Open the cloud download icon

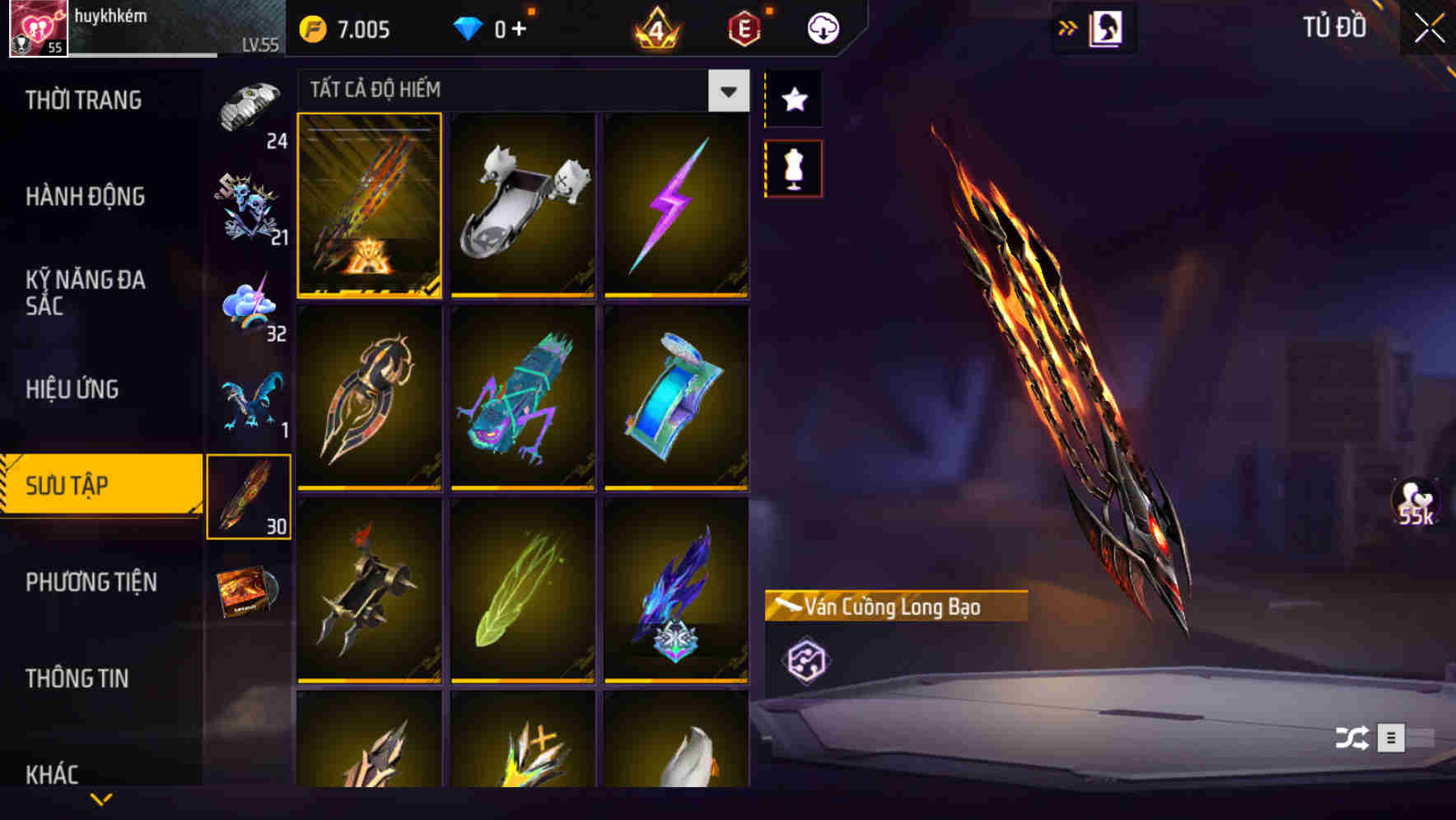pyautogui.click(x=821, y=27)
